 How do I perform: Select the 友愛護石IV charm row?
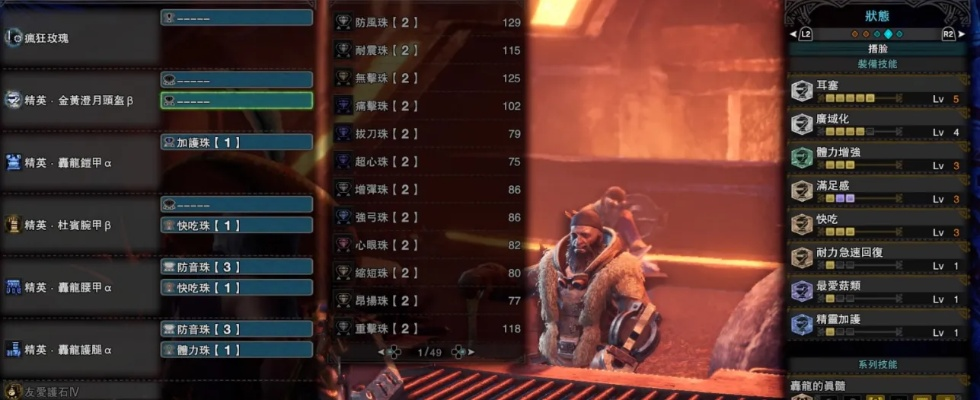point(60,392)
